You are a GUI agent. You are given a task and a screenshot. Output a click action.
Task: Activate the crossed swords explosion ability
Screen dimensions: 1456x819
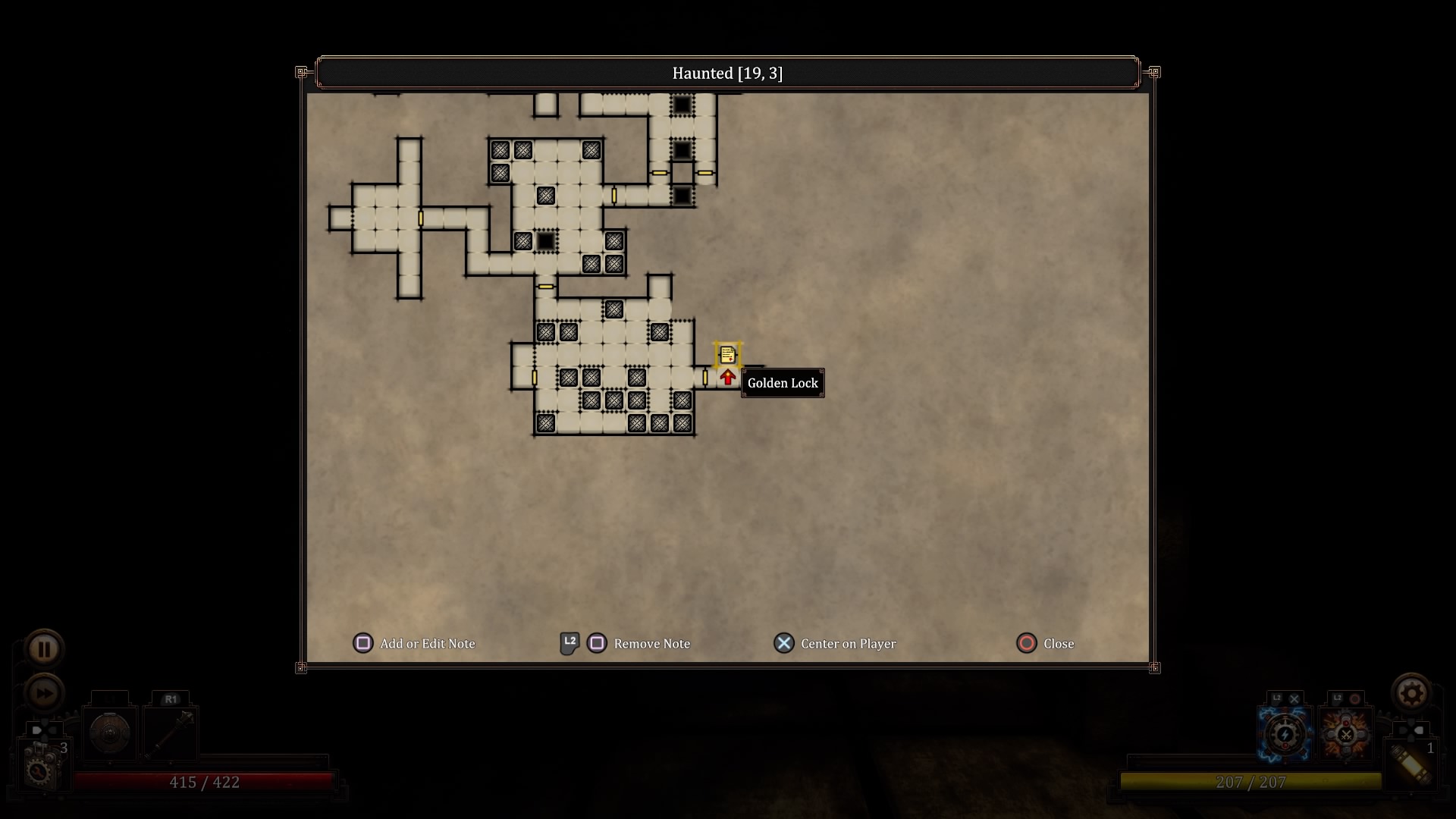(1346, 733)
